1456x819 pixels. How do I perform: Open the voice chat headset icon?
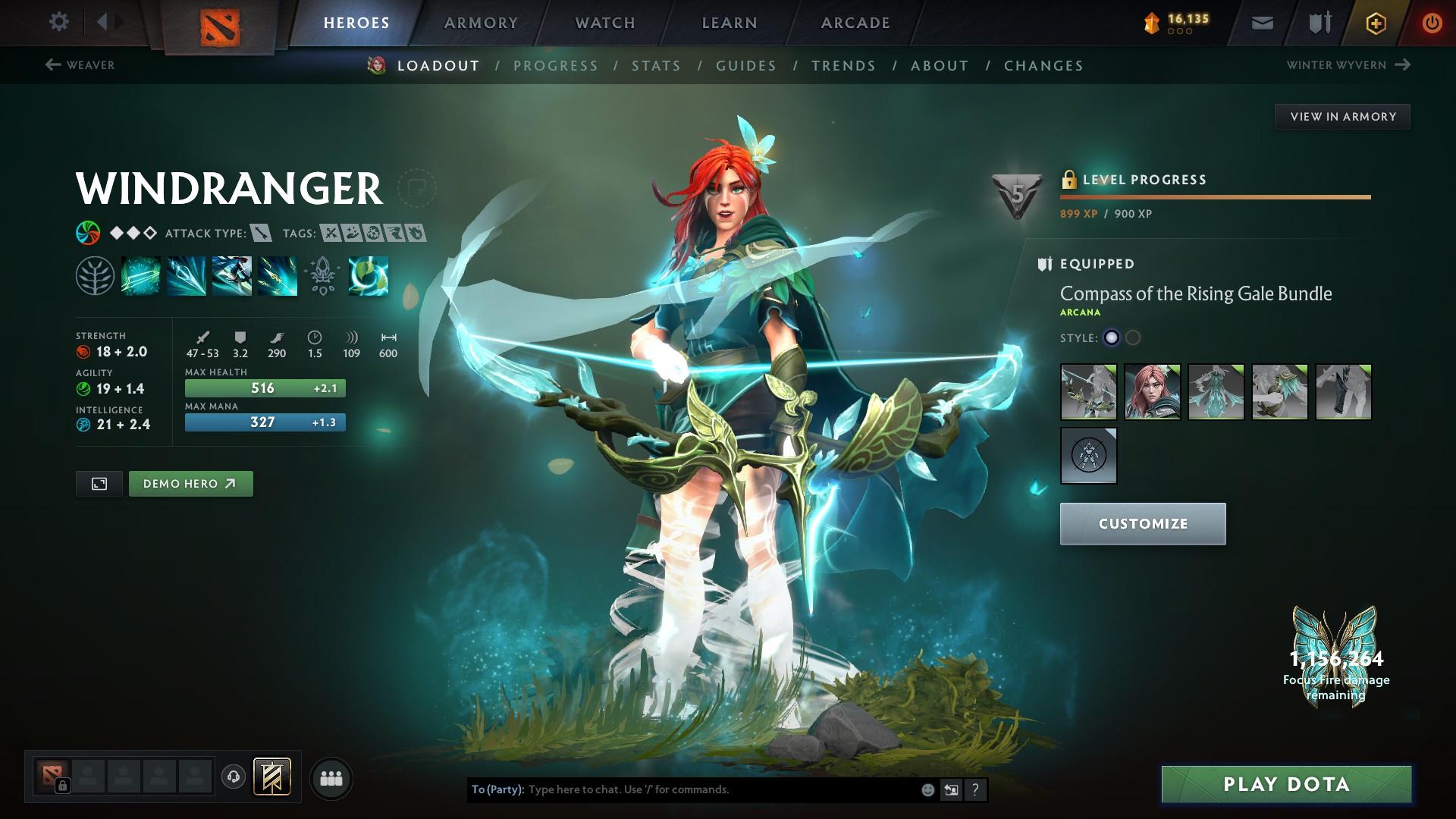pyautogui.click(x=234, y=777)
